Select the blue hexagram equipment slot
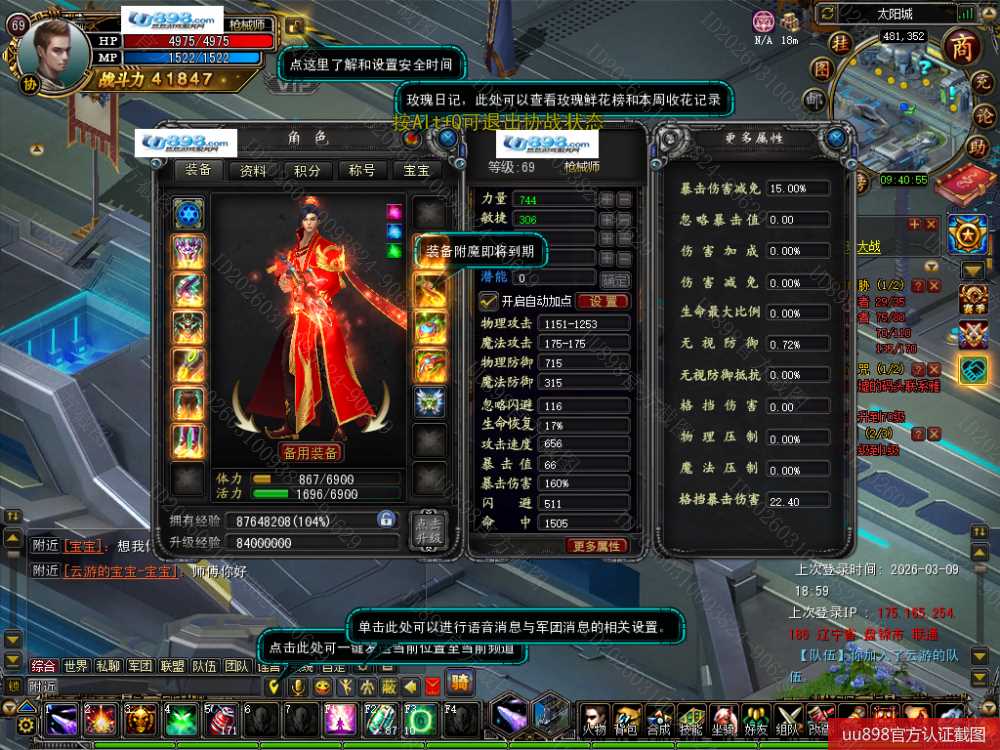 188,214
